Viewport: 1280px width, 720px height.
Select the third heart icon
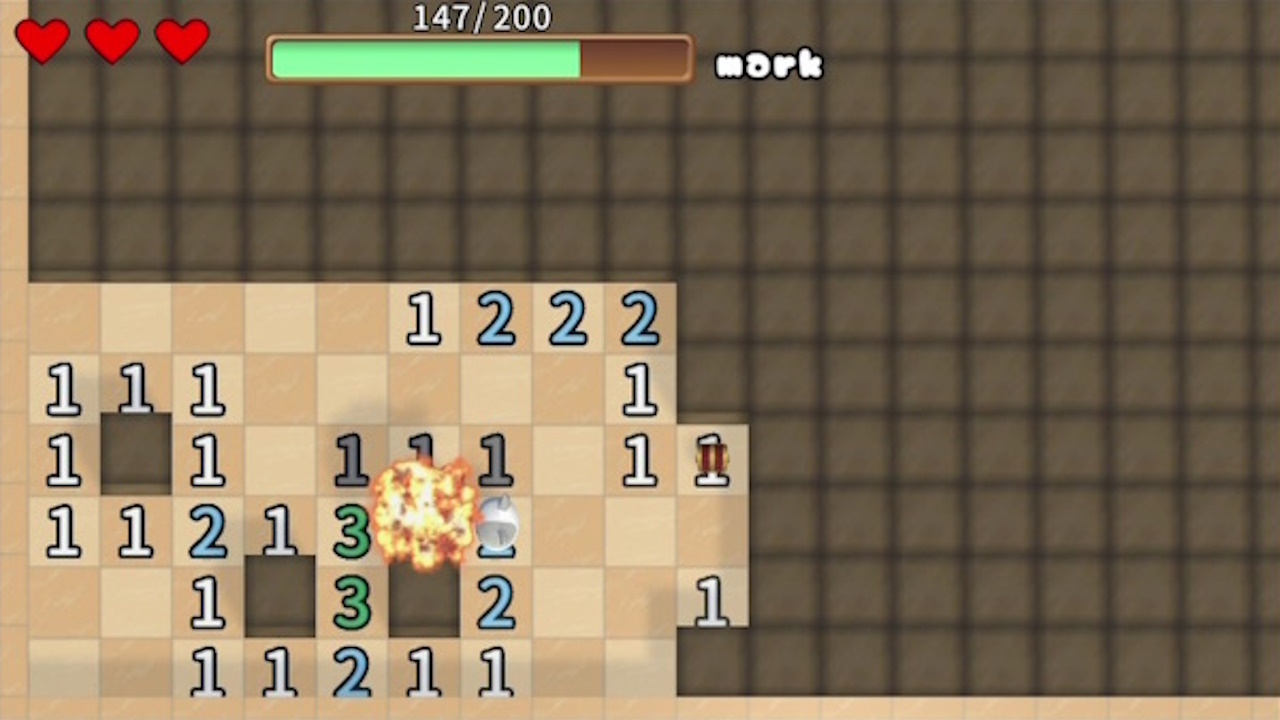point(181,42)
